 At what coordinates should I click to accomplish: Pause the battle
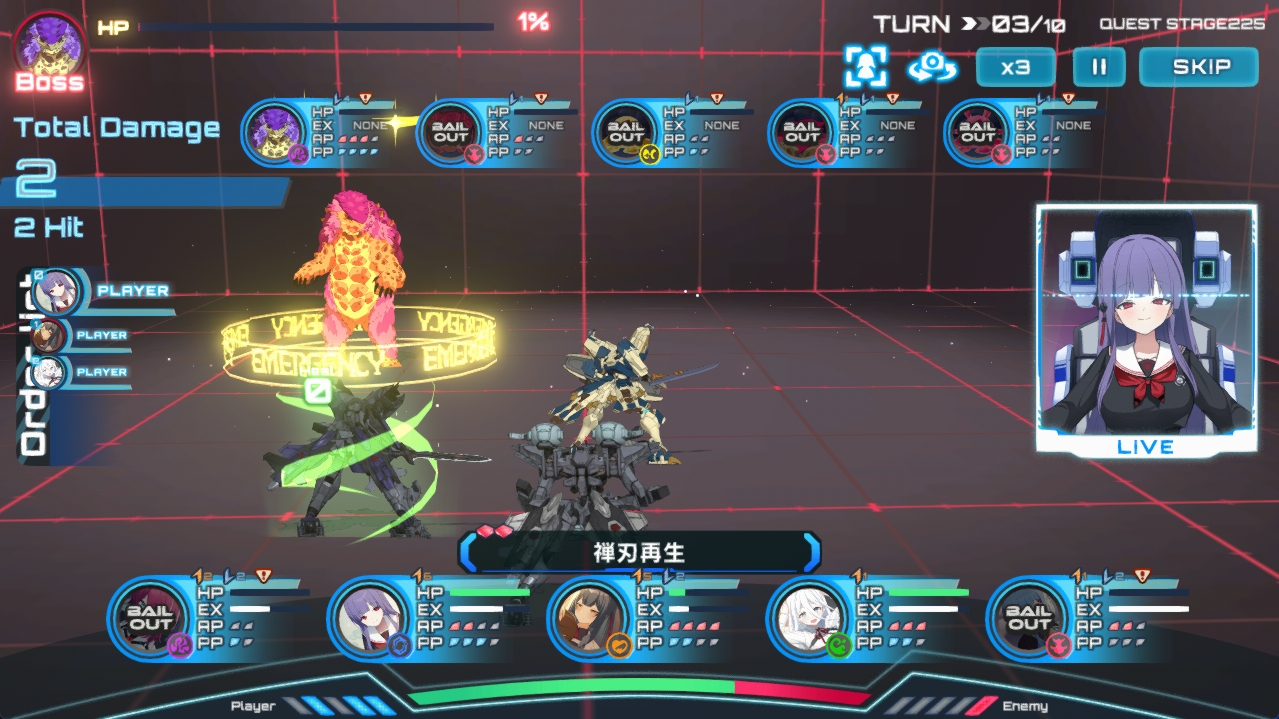point(1099,67)
